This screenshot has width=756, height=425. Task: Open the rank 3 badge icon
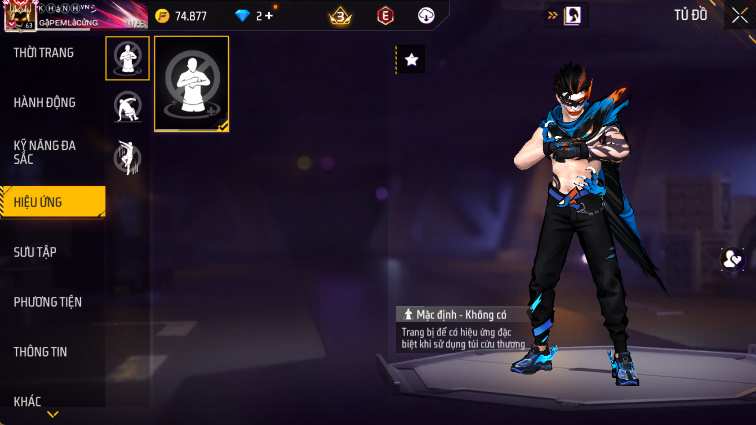340,16
